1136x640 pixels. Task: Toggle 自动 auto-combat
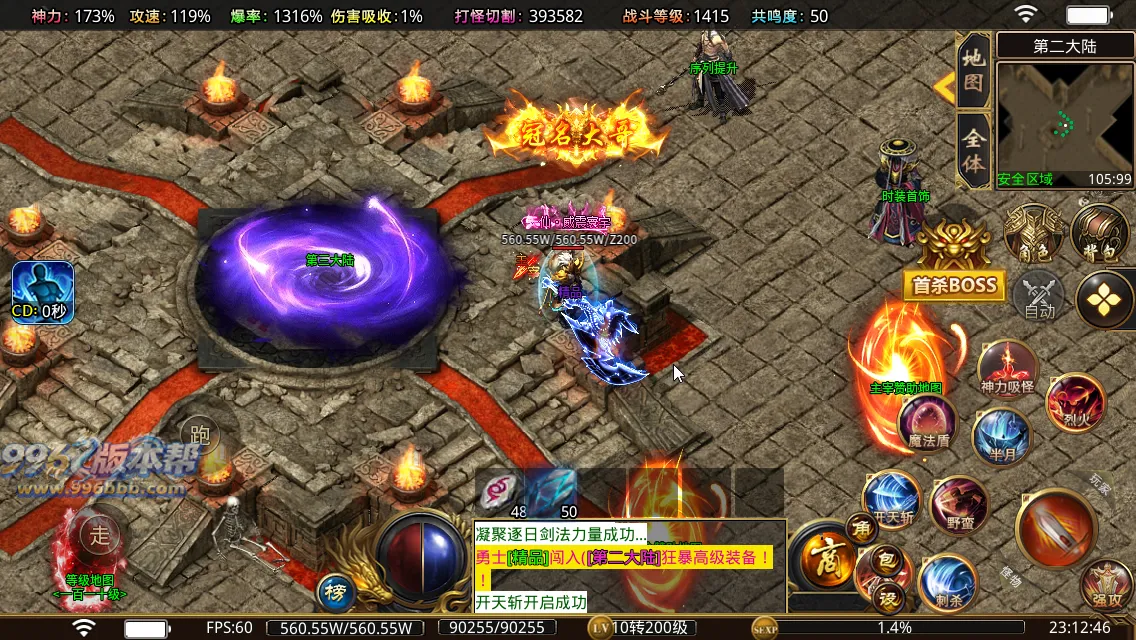[x=1040, y=297]
